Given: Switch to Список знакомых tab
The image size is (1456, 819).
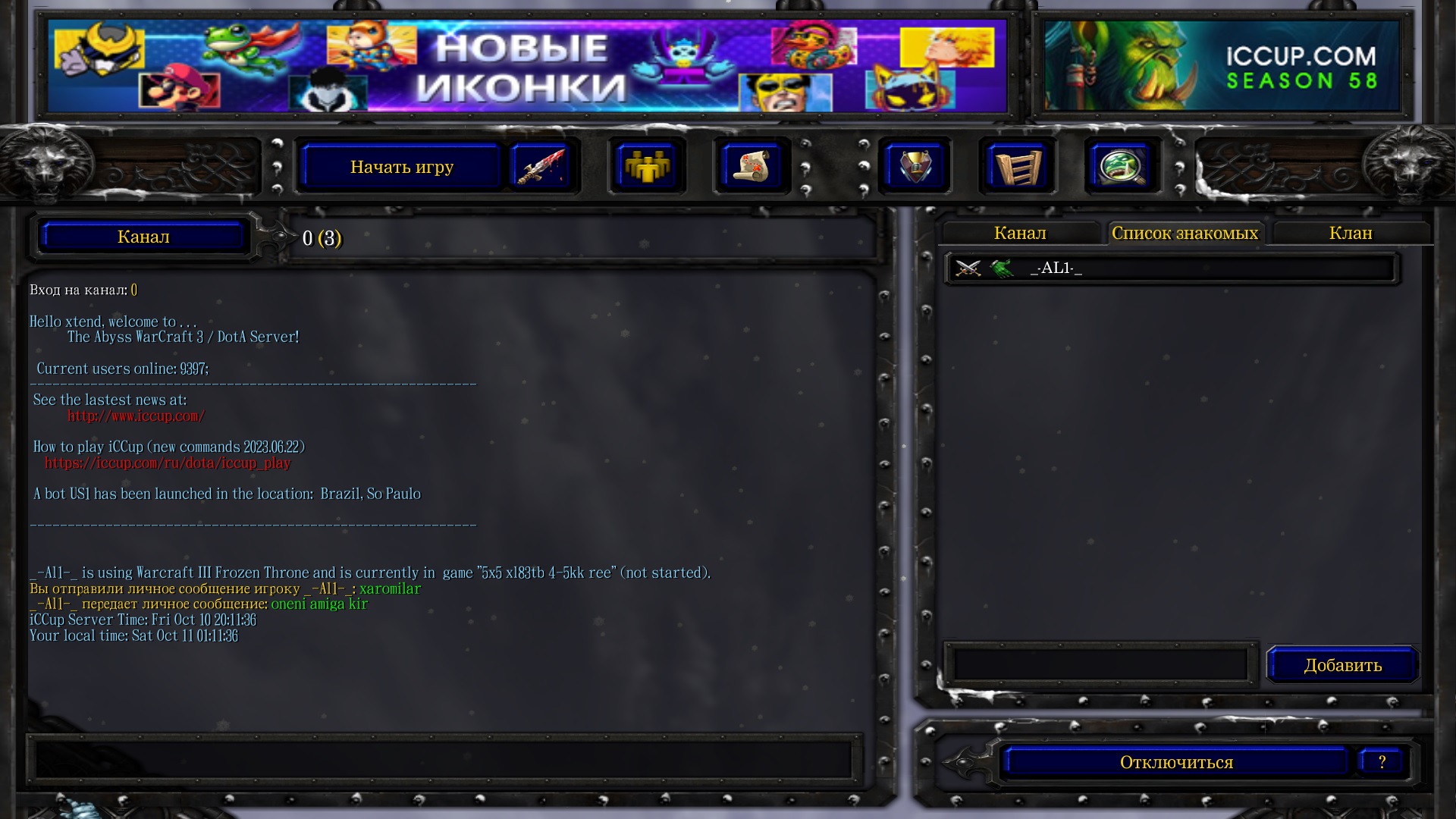Looking at the screenshot, I should pyautogui.click(x=1185, y=234).
